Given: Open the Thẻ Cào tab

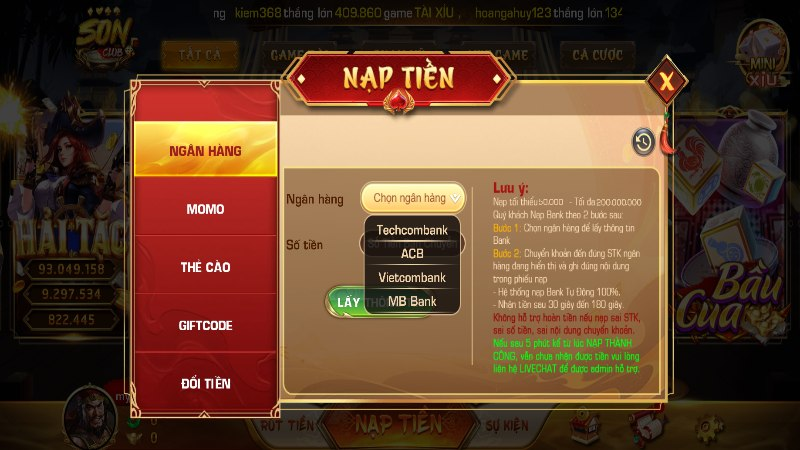Looking at the screenshot, I should [205, 267].
